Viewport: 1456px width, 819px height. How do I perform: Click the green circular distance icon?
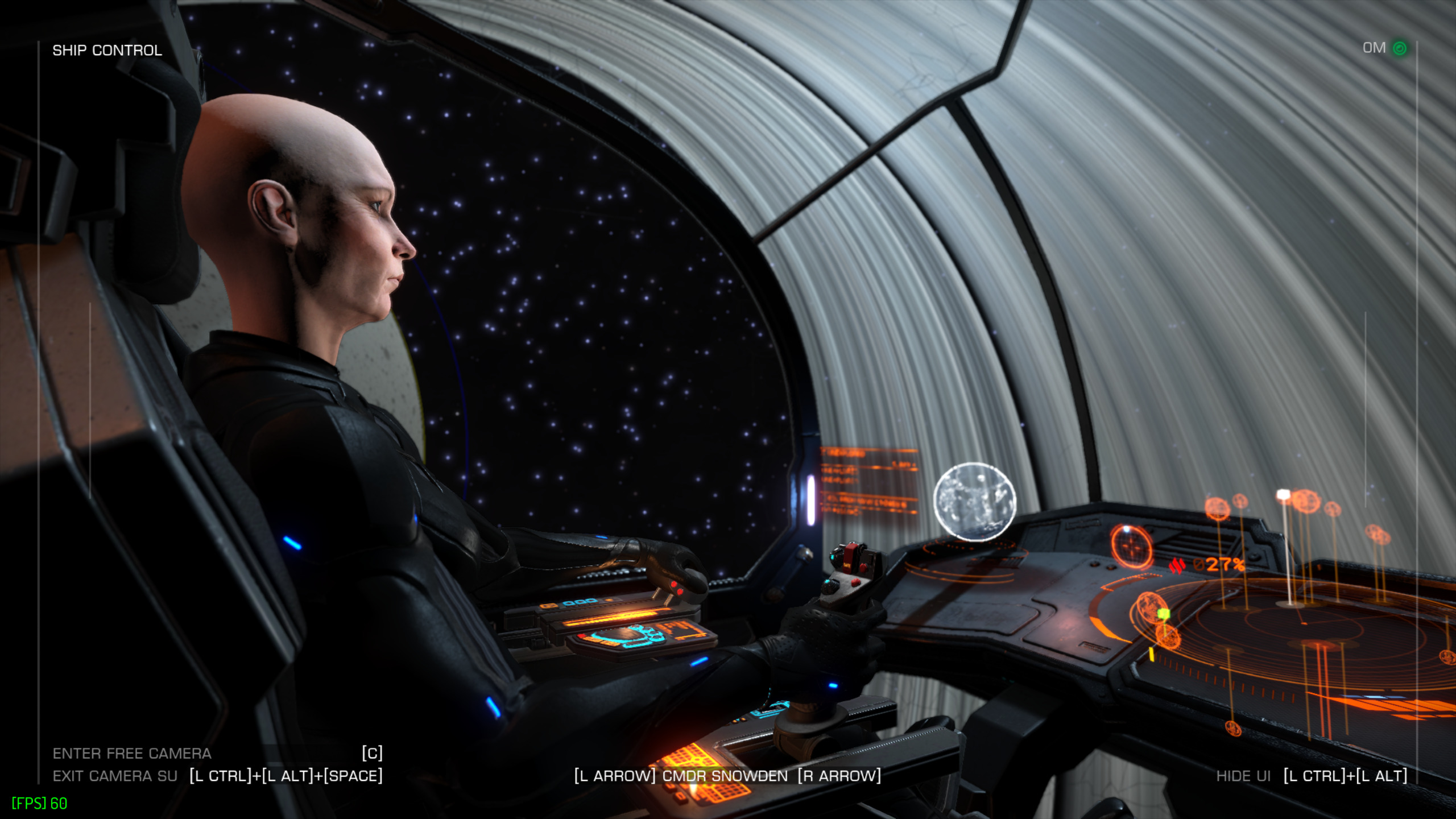pos(1400,48)
